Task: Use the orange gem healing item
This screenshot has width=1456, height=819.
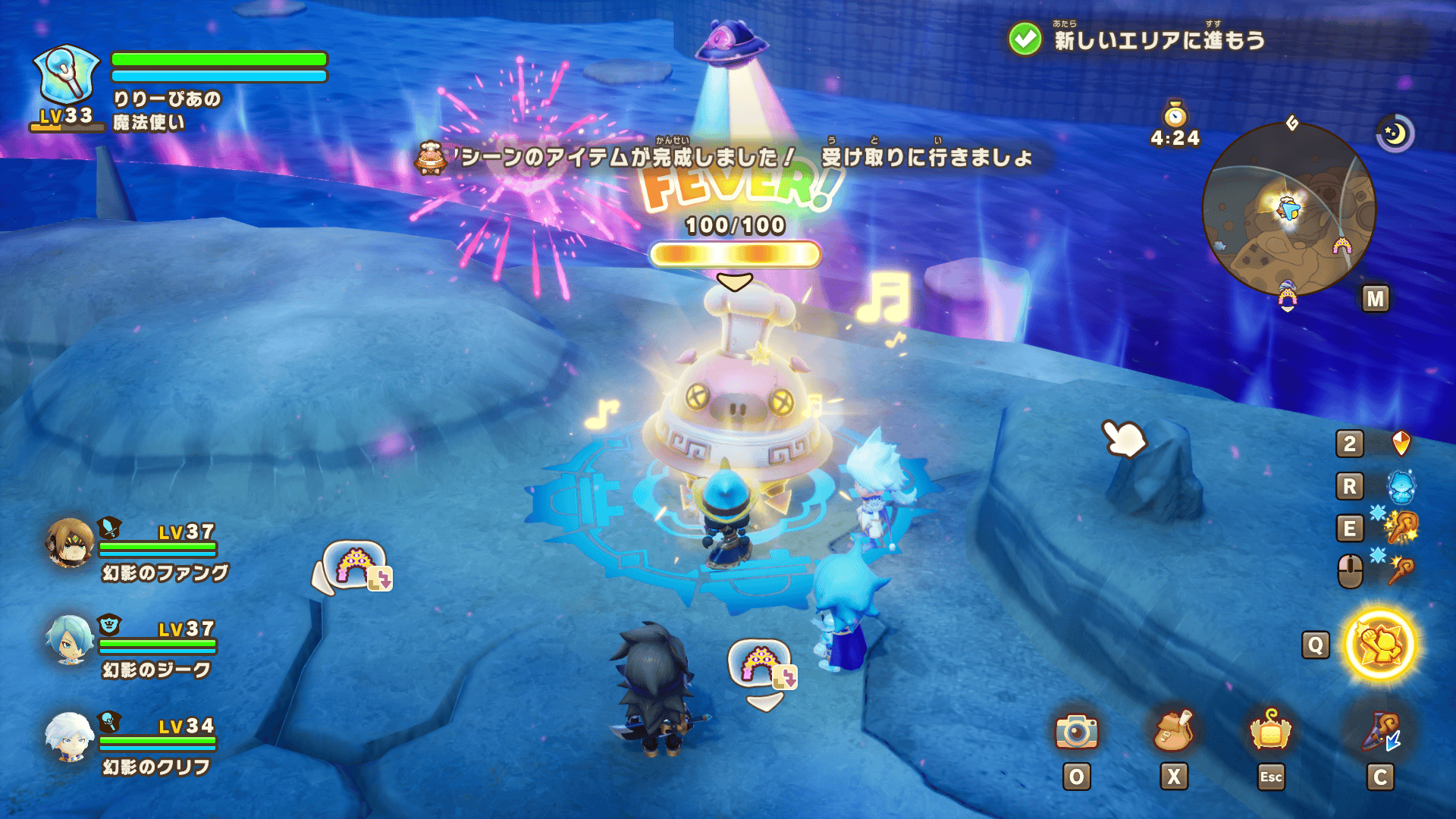Action: coord(1401,444)
